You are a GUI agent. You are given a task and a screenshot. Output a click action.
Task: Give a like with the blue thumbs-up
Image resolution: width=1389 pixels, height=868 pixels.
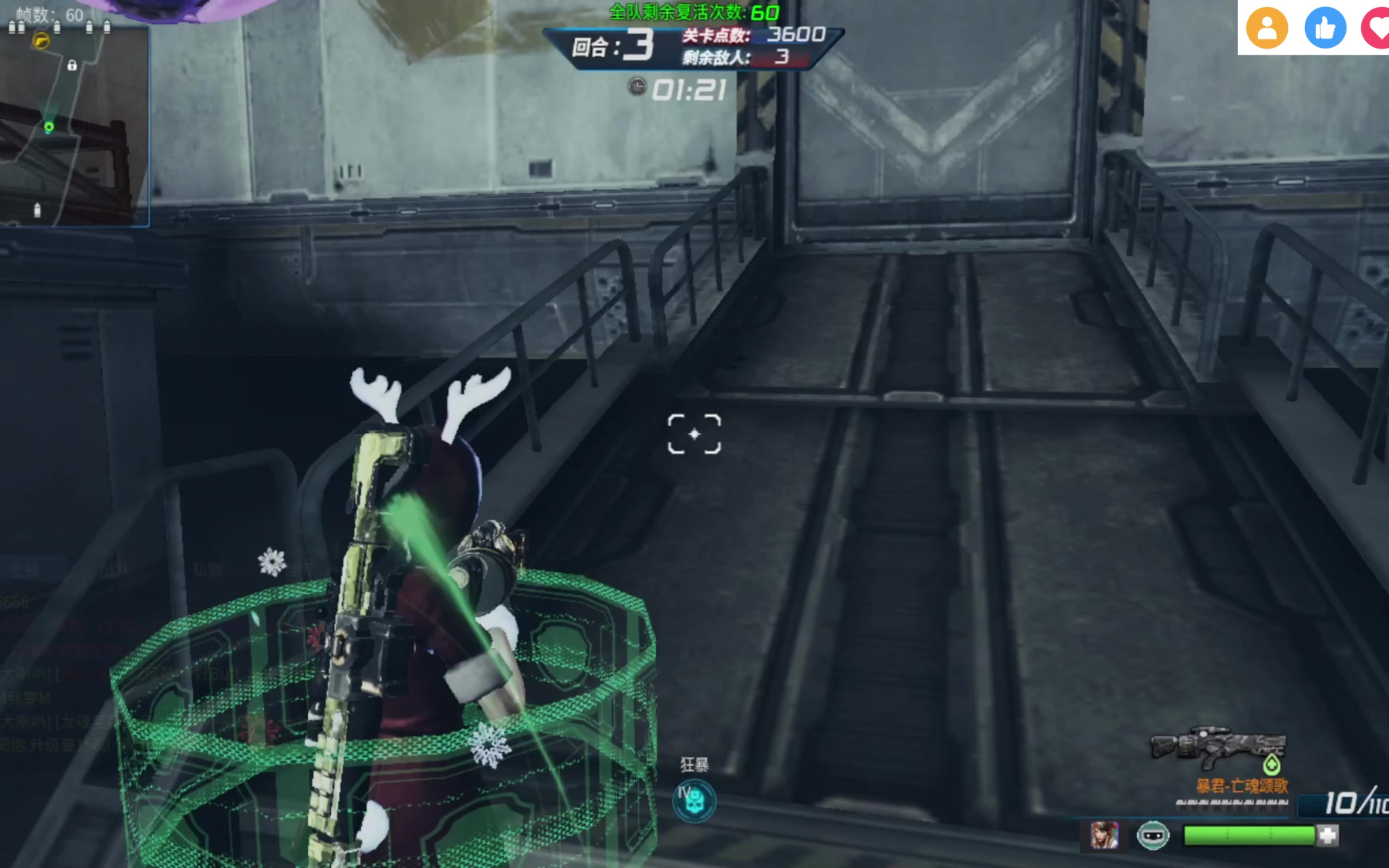(x=1325, y=29)
